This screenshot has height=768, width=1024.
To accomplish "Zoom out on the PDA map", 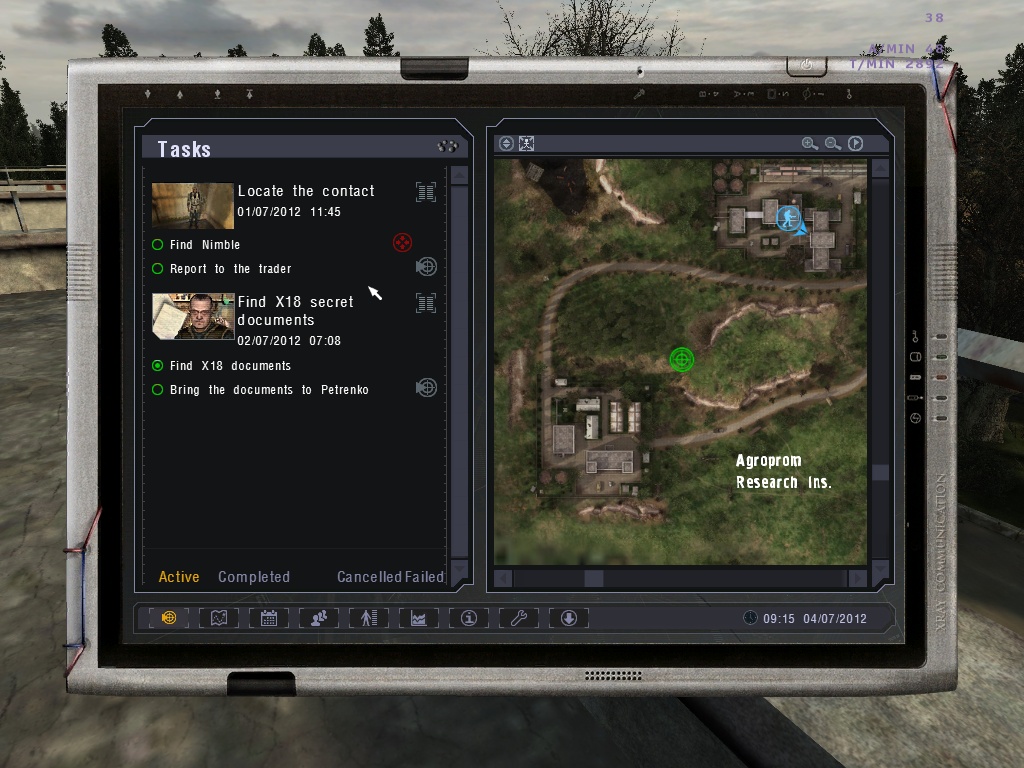I will point(832,144).
